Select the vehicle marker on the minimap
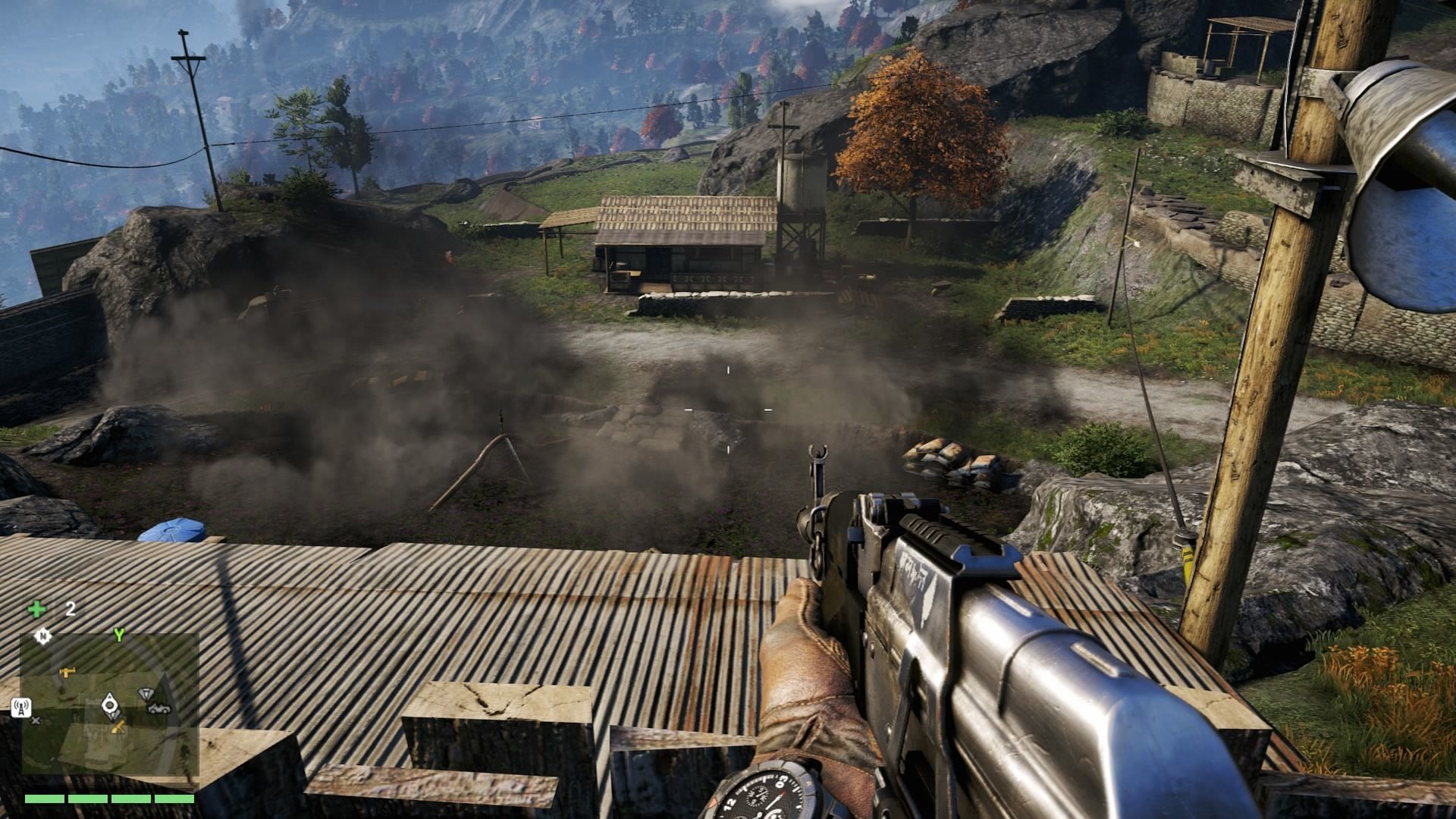Image resolution: width=1456 pixels, height=819 pixels. click(160, 708)
